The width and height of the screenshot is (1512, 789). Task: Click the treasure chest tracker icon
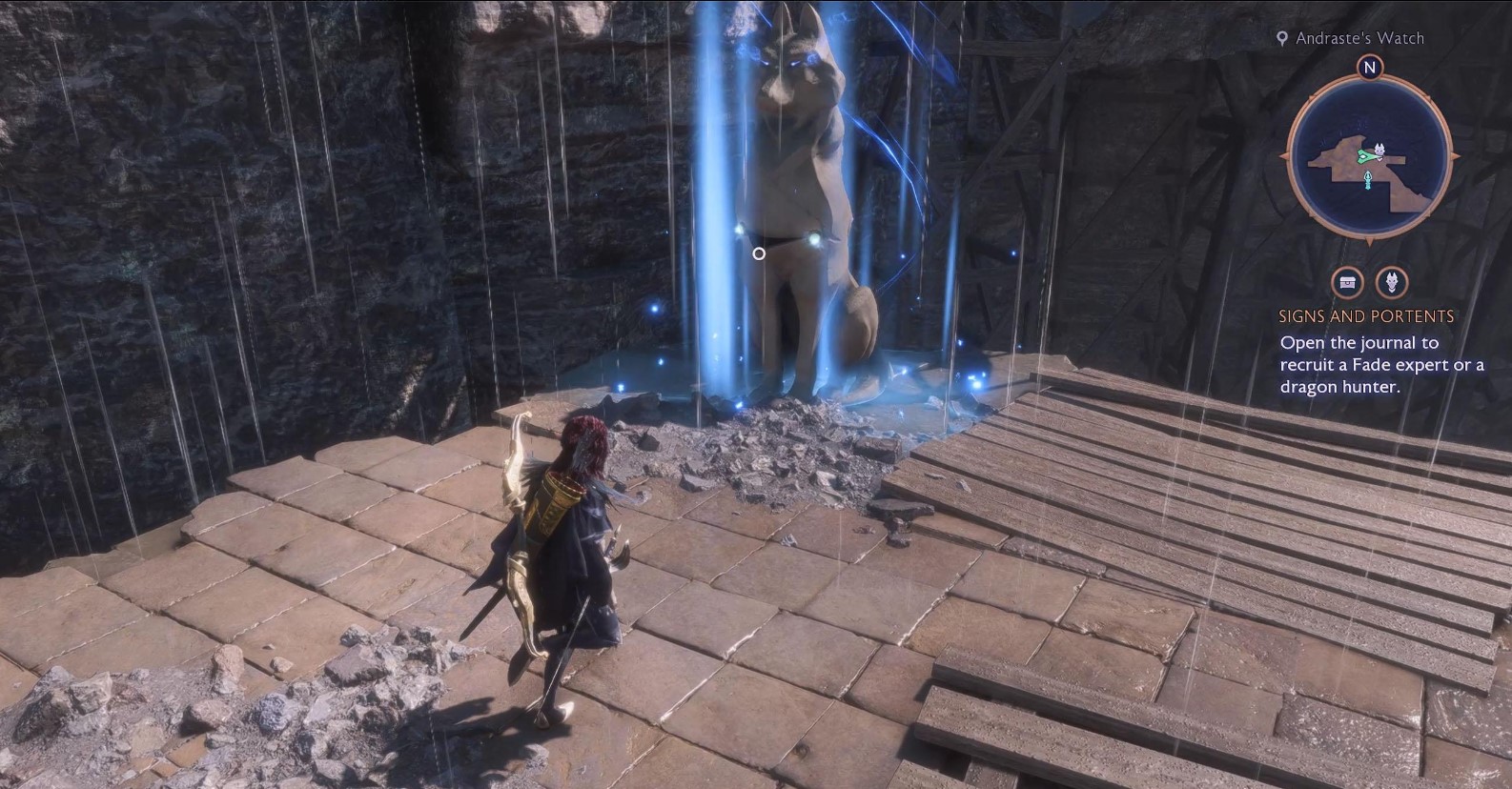click(x=1347, y=282)
